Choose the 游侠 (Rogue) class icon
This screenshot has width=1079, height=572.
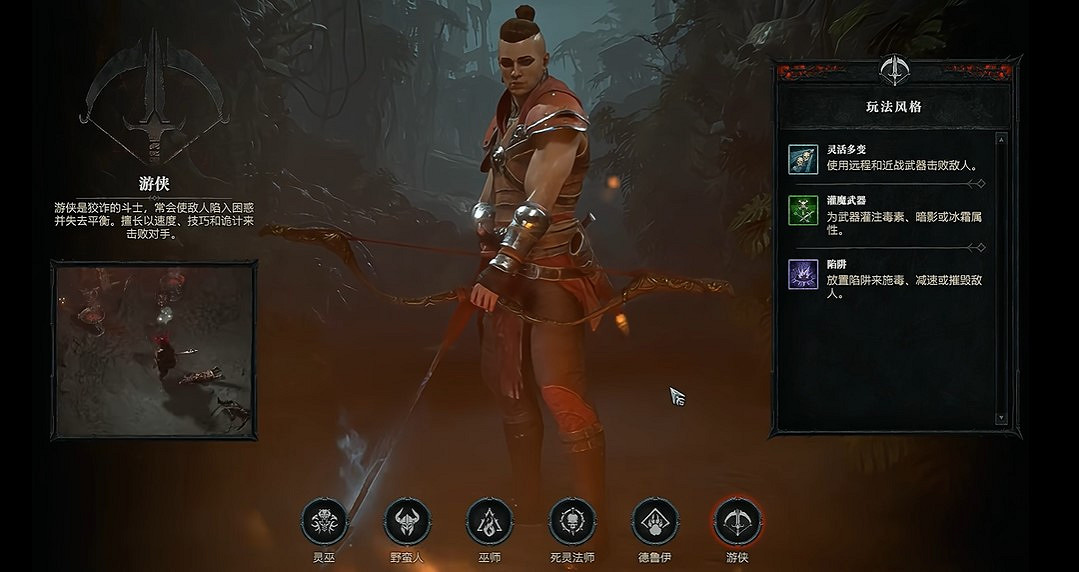737,521
